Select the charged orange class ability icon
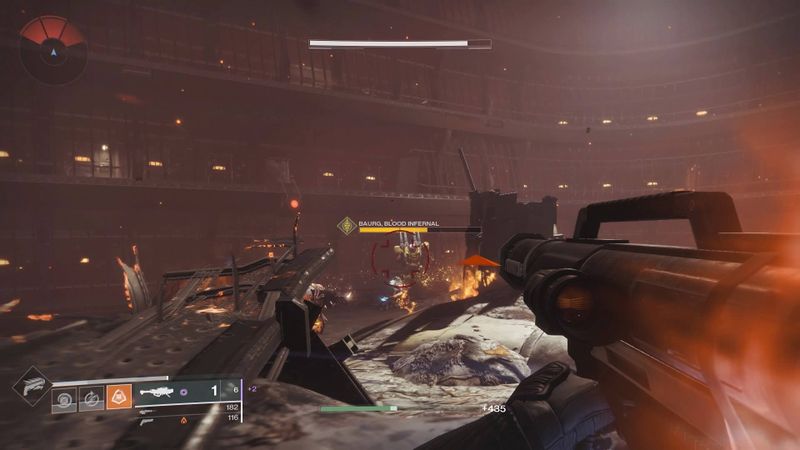The image size is (800, 450). (x=119, y=397)
